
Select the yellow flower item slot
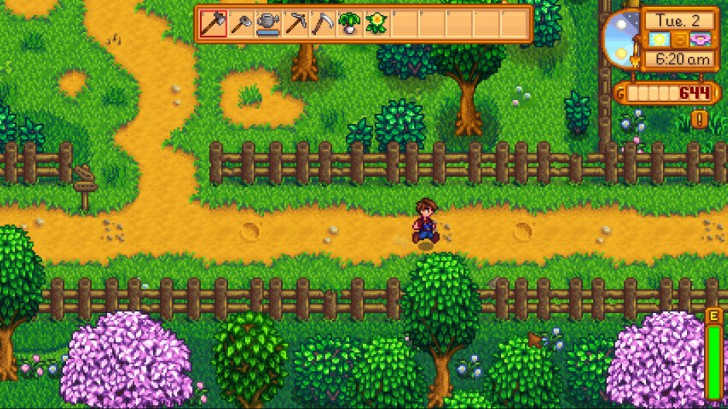[x=376, y=23]
